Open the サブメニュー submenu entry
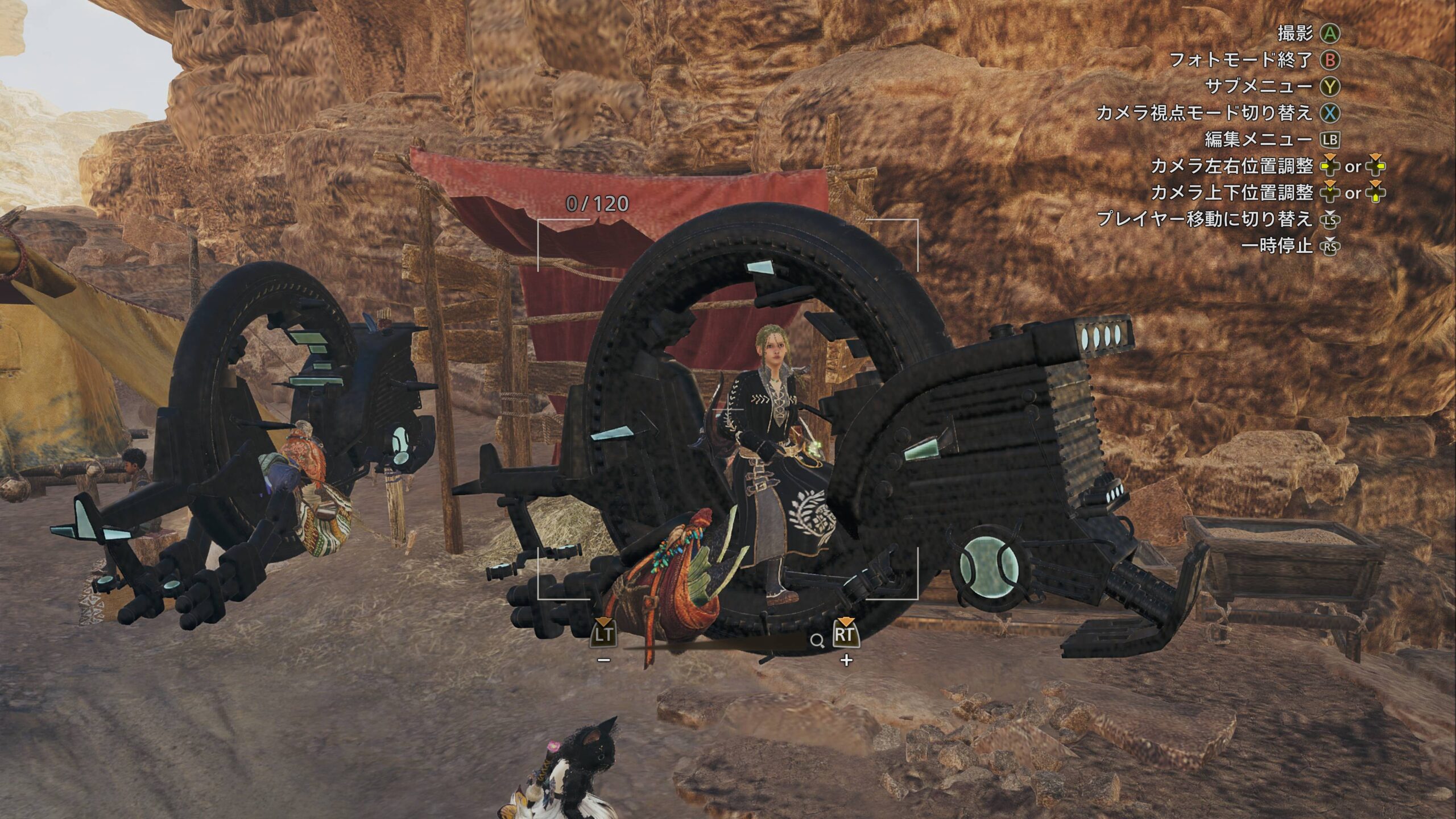 pos(1259,86)
